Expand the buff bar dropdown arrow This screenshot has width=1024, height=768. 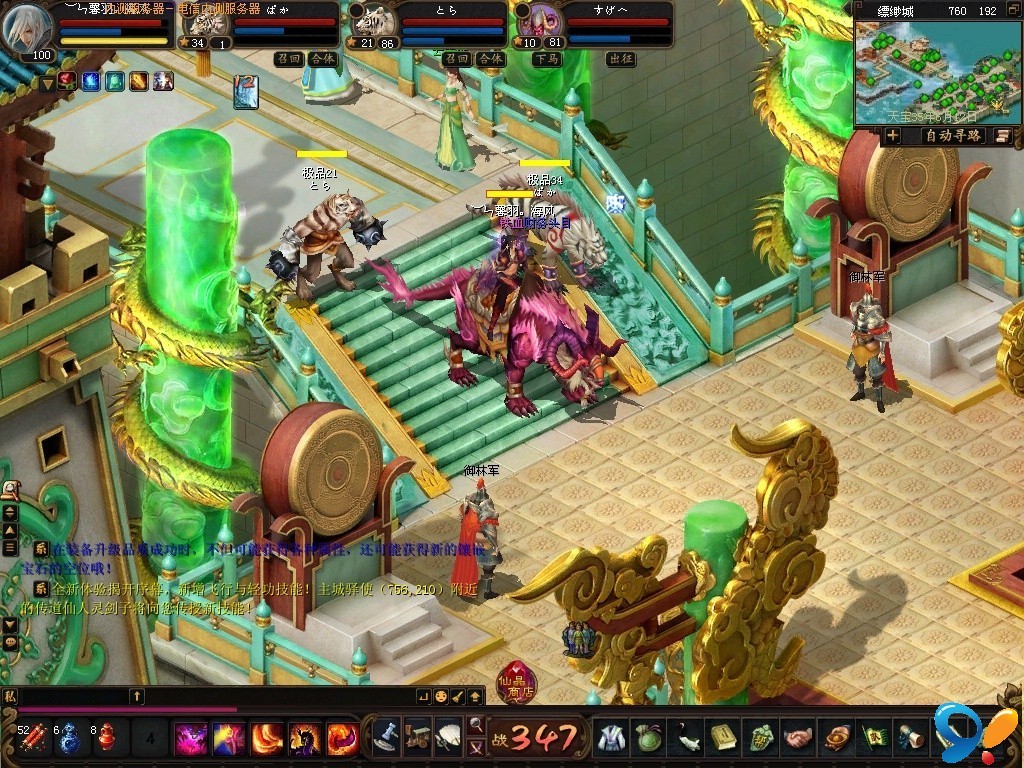click(47, 84)
